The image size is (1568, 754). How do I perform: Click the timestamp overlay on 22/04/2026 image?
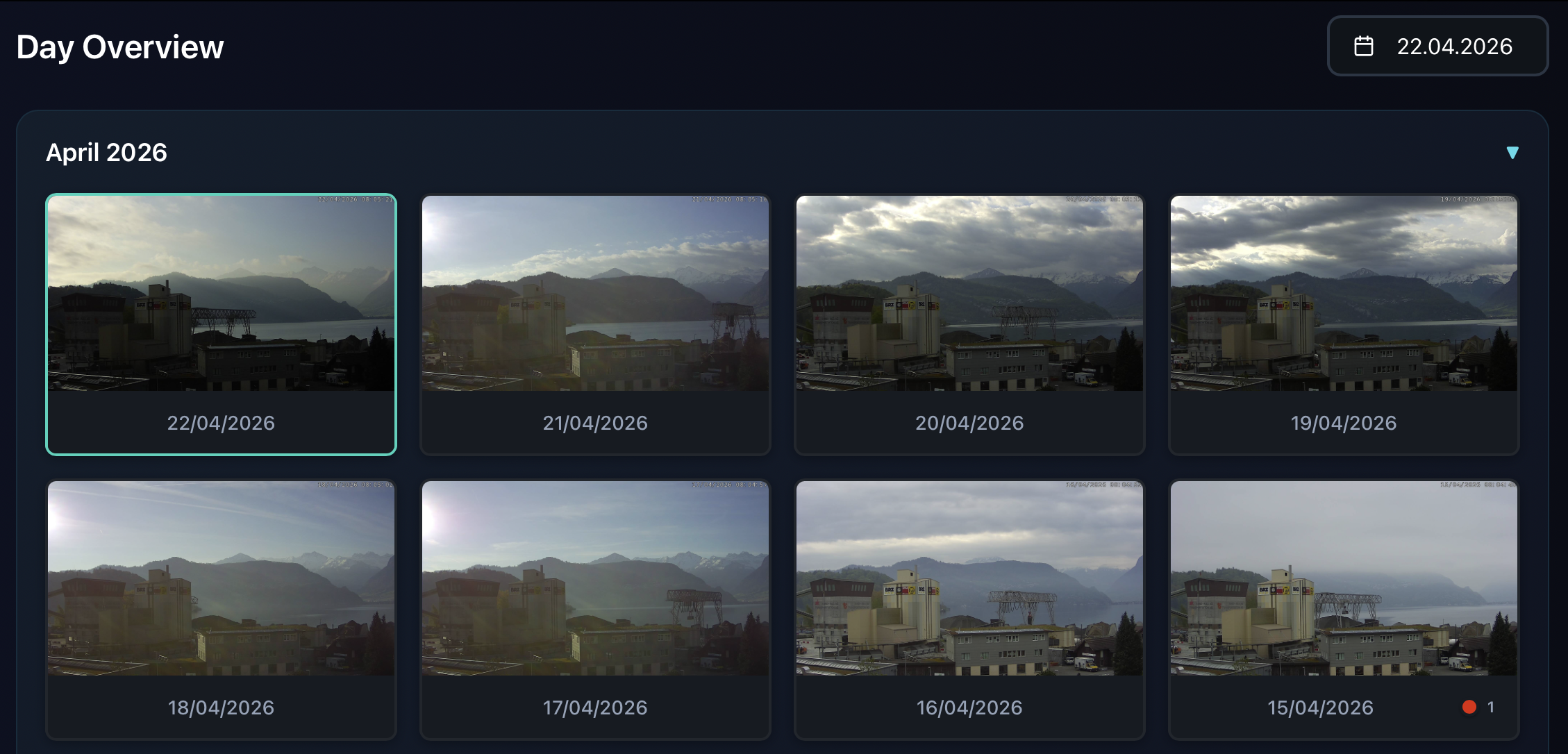(x=354, y=200)
